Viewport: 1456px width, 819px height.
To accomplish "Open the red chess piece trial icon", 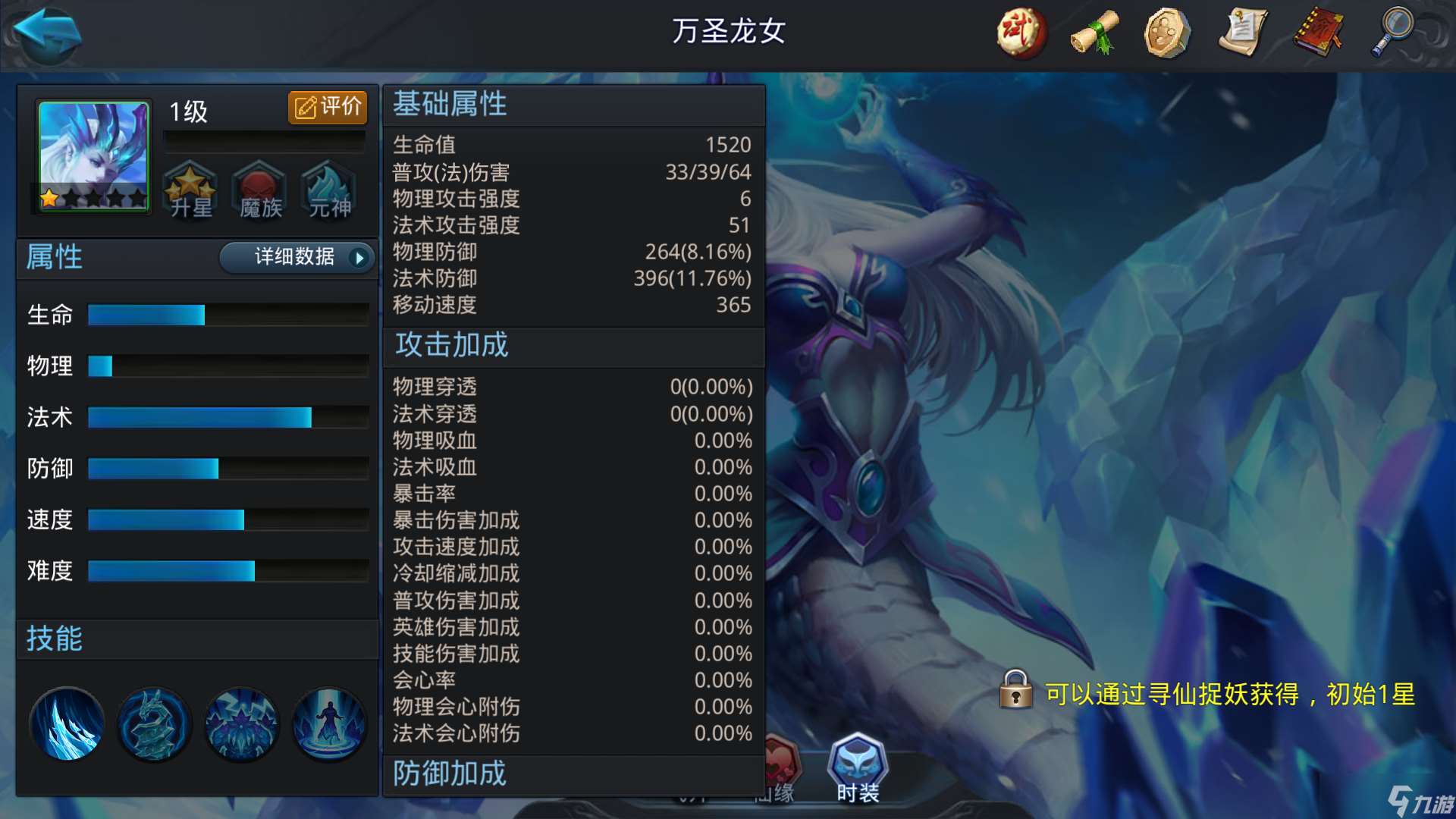I will click(1020, 32).
